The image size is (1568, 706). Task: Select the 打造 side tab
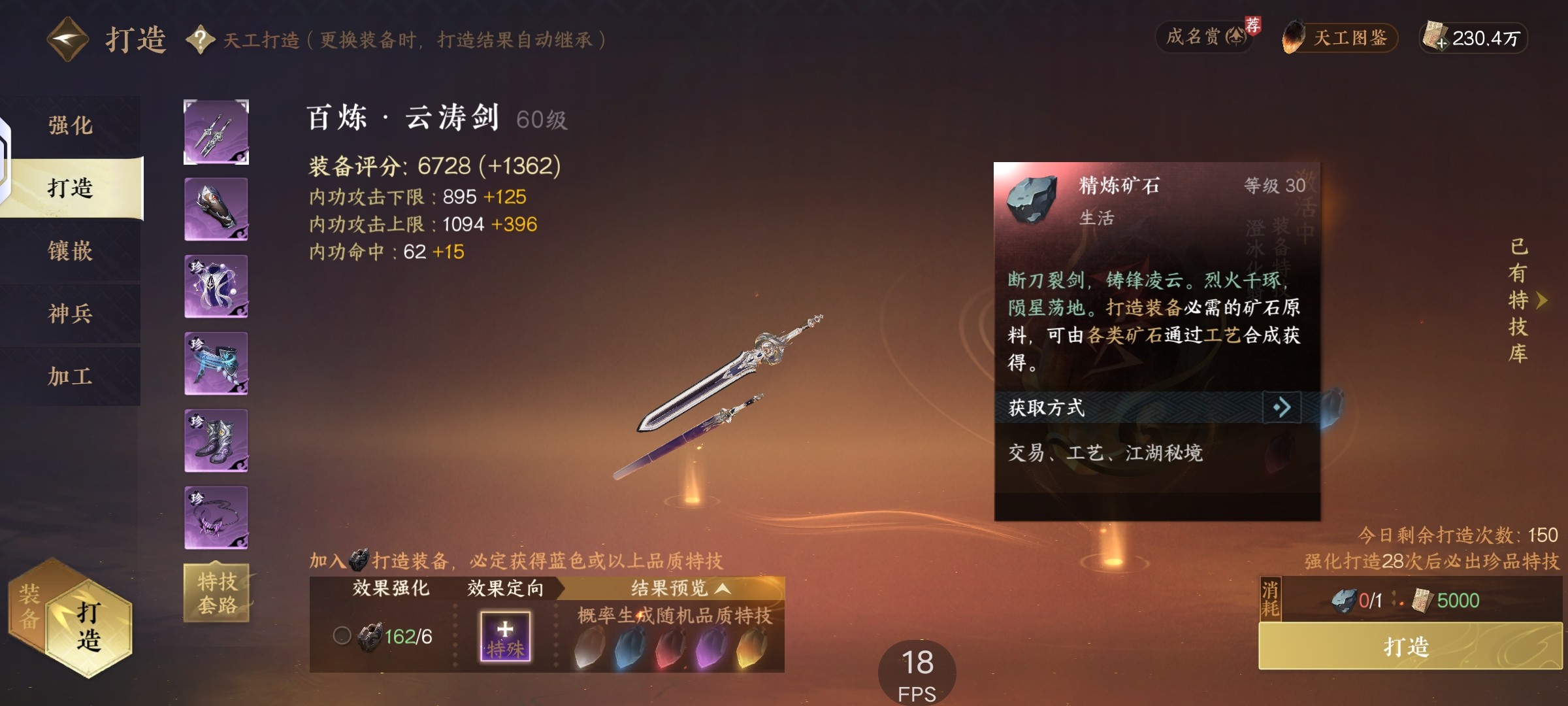(71, 188)
